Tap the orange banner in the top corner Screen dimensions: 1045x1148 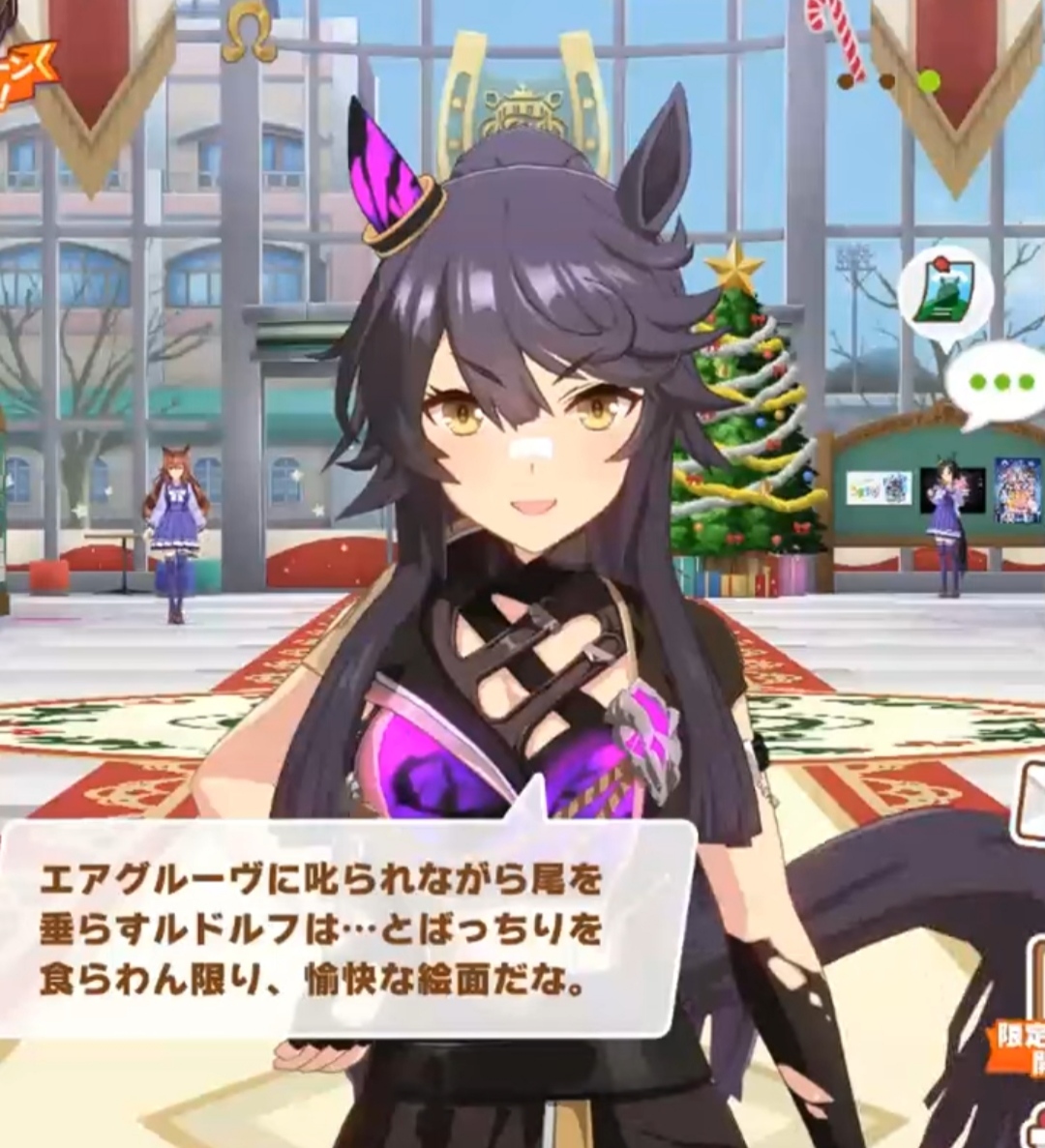pos(26,72)
